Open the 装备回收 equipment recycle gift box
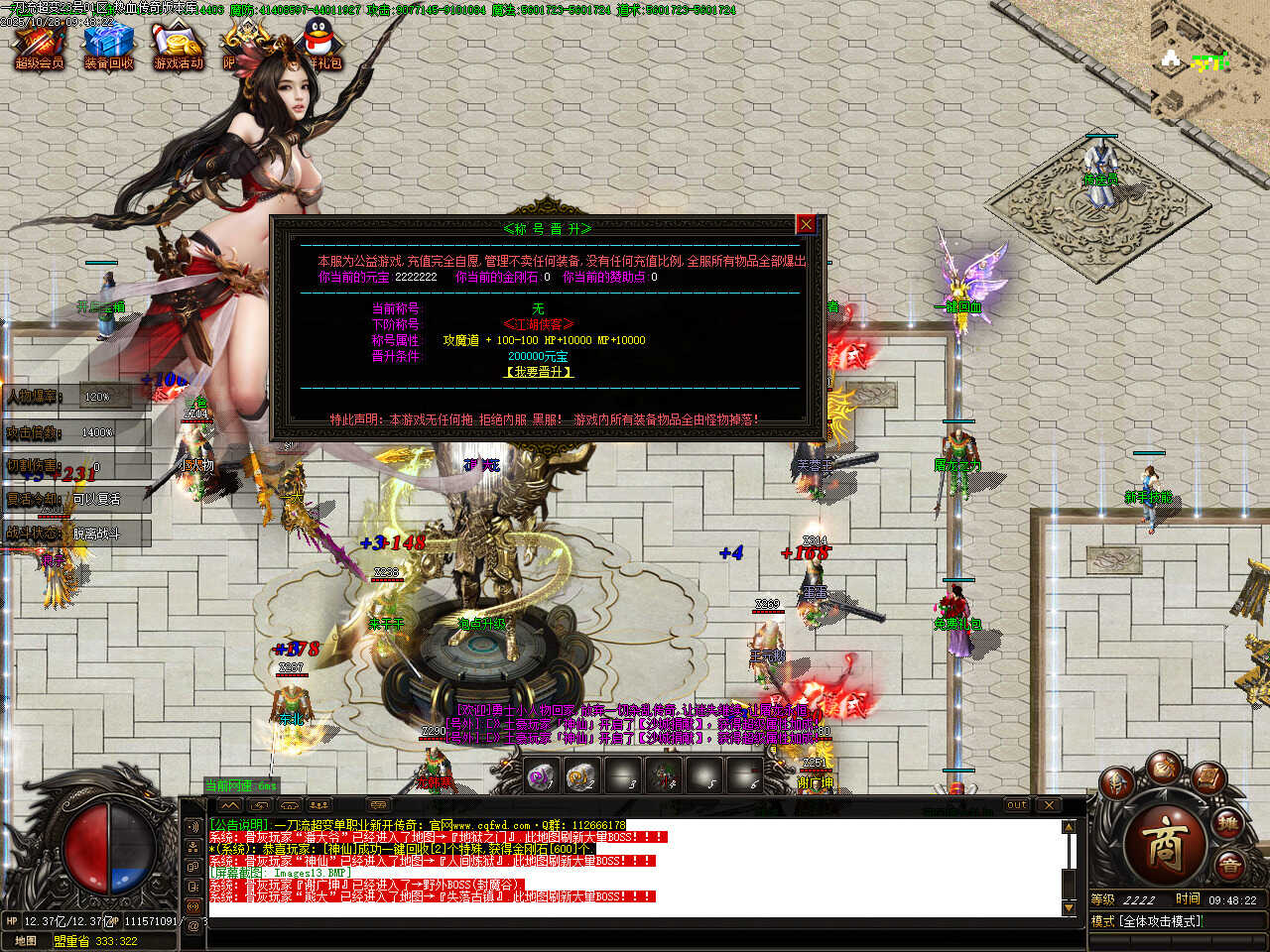This screenshot has width=1270, height=952. pos(108,47)
